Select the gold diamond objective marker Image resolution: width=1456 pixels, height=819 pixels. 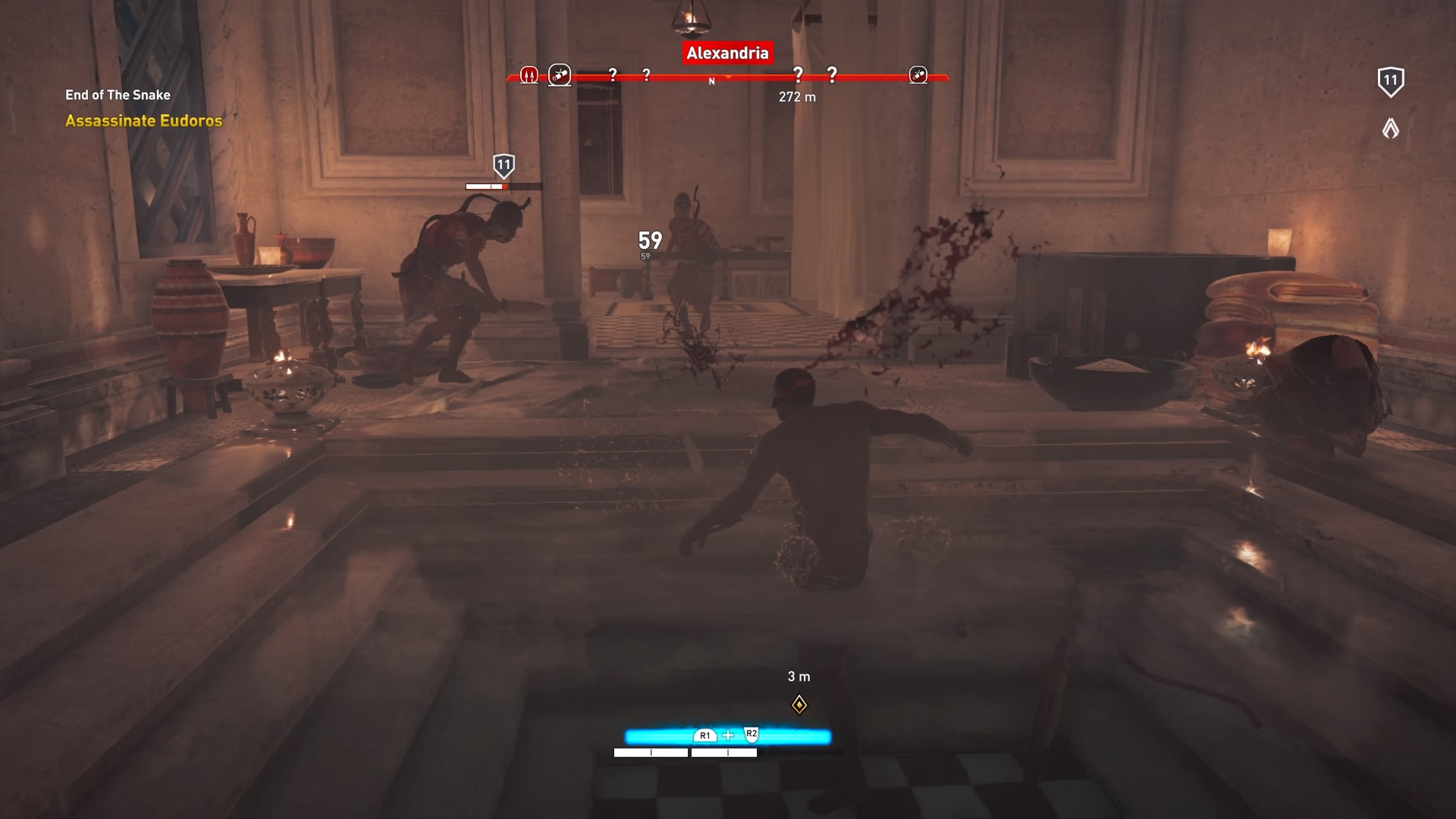tap(799, 705)
